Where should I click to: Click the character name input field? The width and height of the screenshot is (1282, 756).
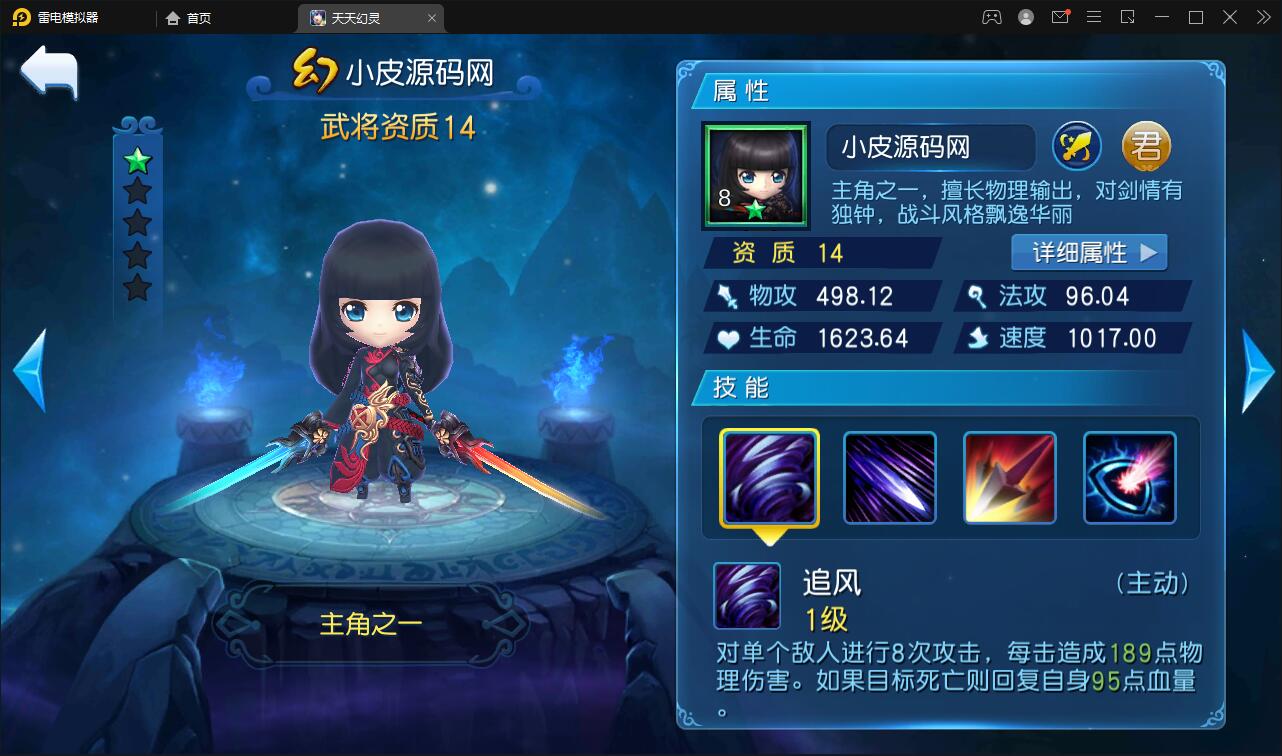point(930,146)
